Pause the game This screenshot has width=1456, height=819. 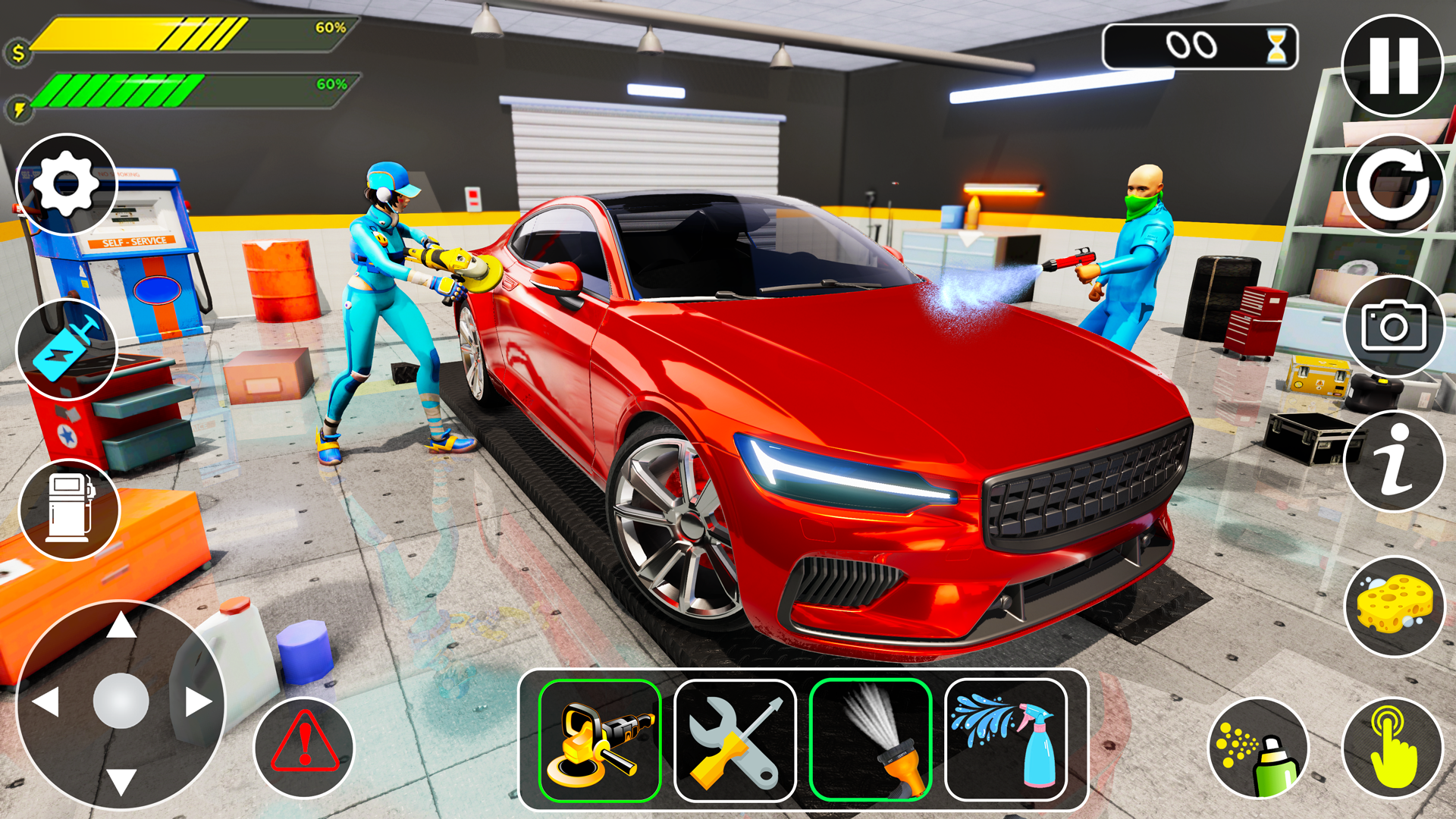(1394, 64)
